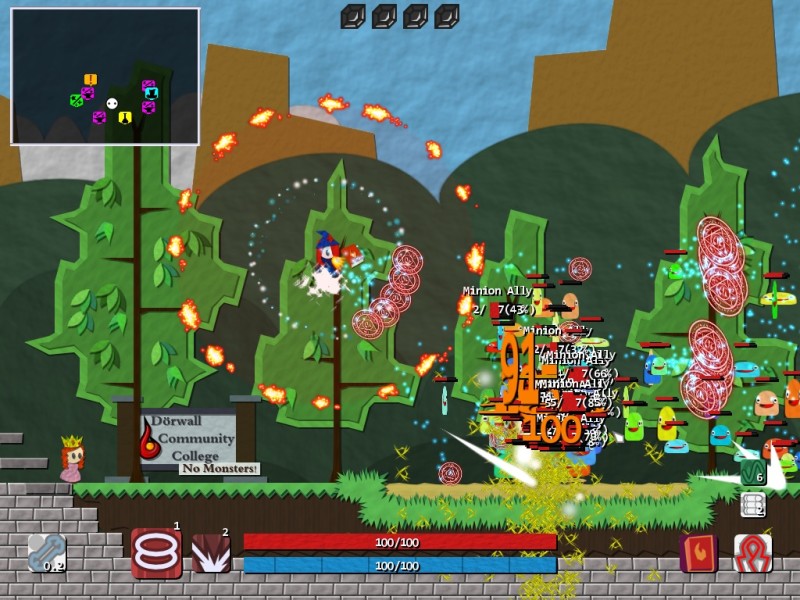
Task: Select the orange exclamation marker on minimap
Action: coord(90,80)
